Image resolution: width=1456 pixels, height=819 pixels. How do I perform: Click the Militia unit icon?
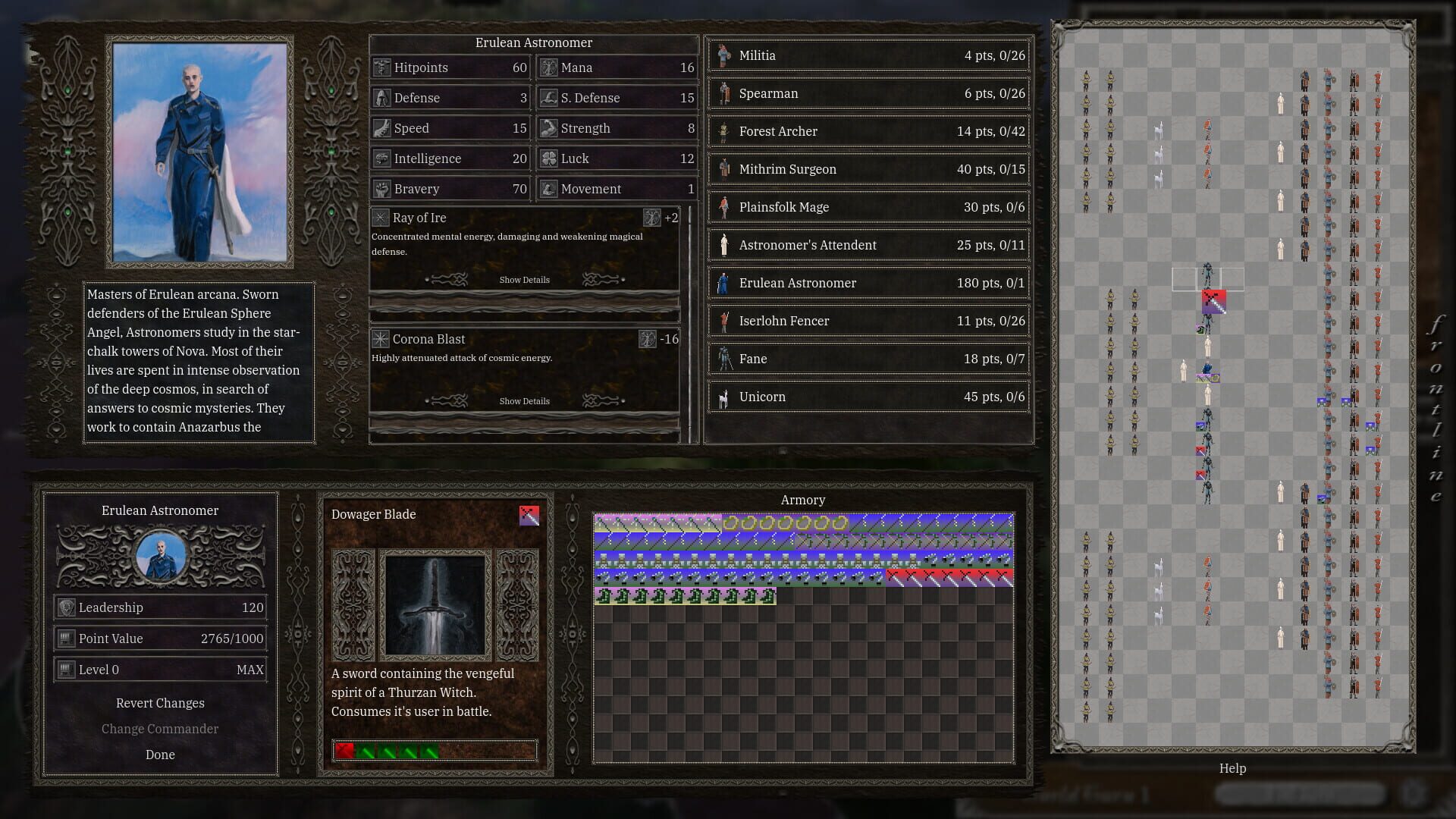tap(724, 55)
